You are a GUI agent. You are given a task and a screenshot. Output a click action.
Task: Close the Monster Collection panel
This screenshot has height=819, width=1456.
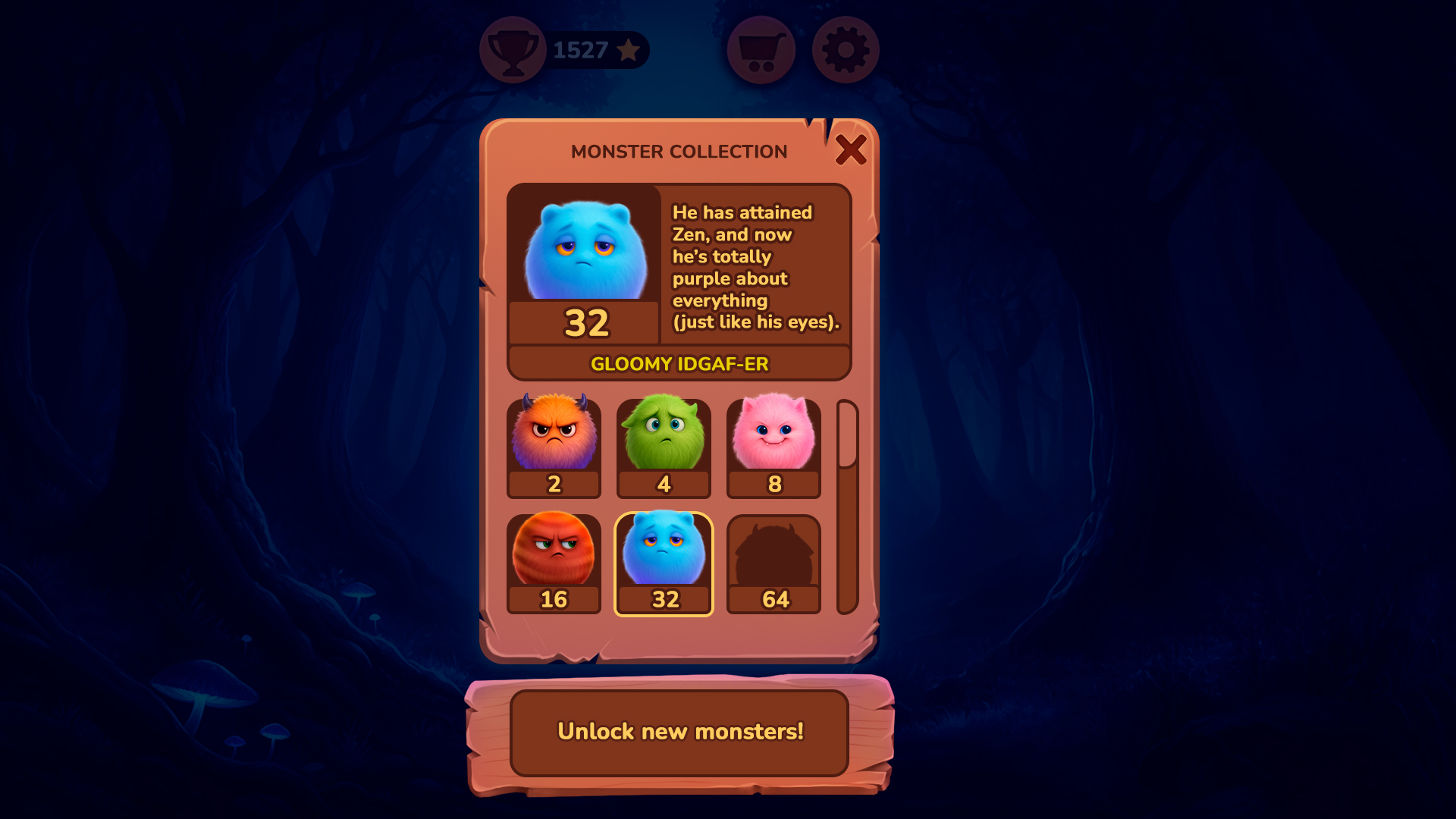coord(850,150)
